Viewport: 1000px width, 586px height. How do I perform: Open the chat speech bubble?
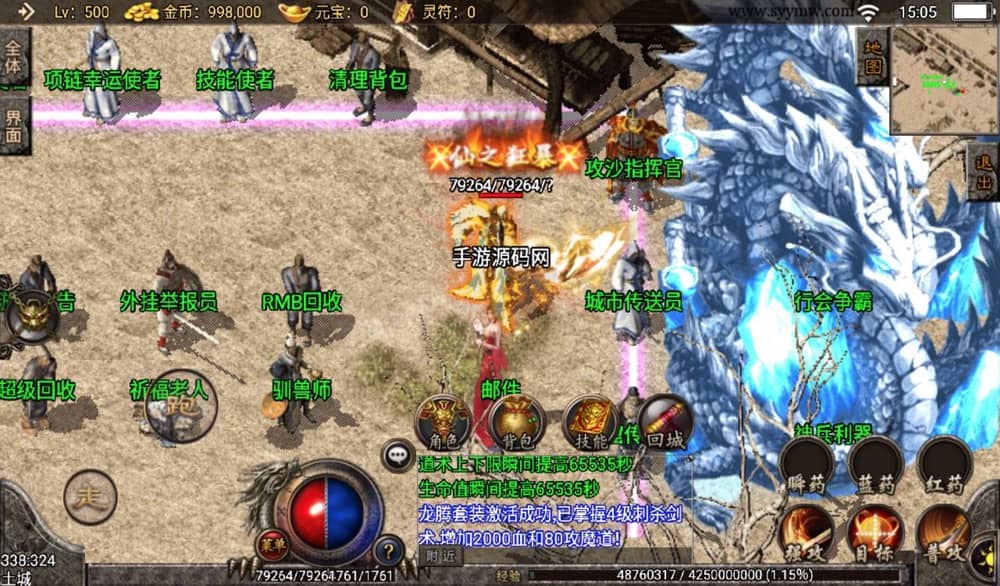tap(399, 456)
